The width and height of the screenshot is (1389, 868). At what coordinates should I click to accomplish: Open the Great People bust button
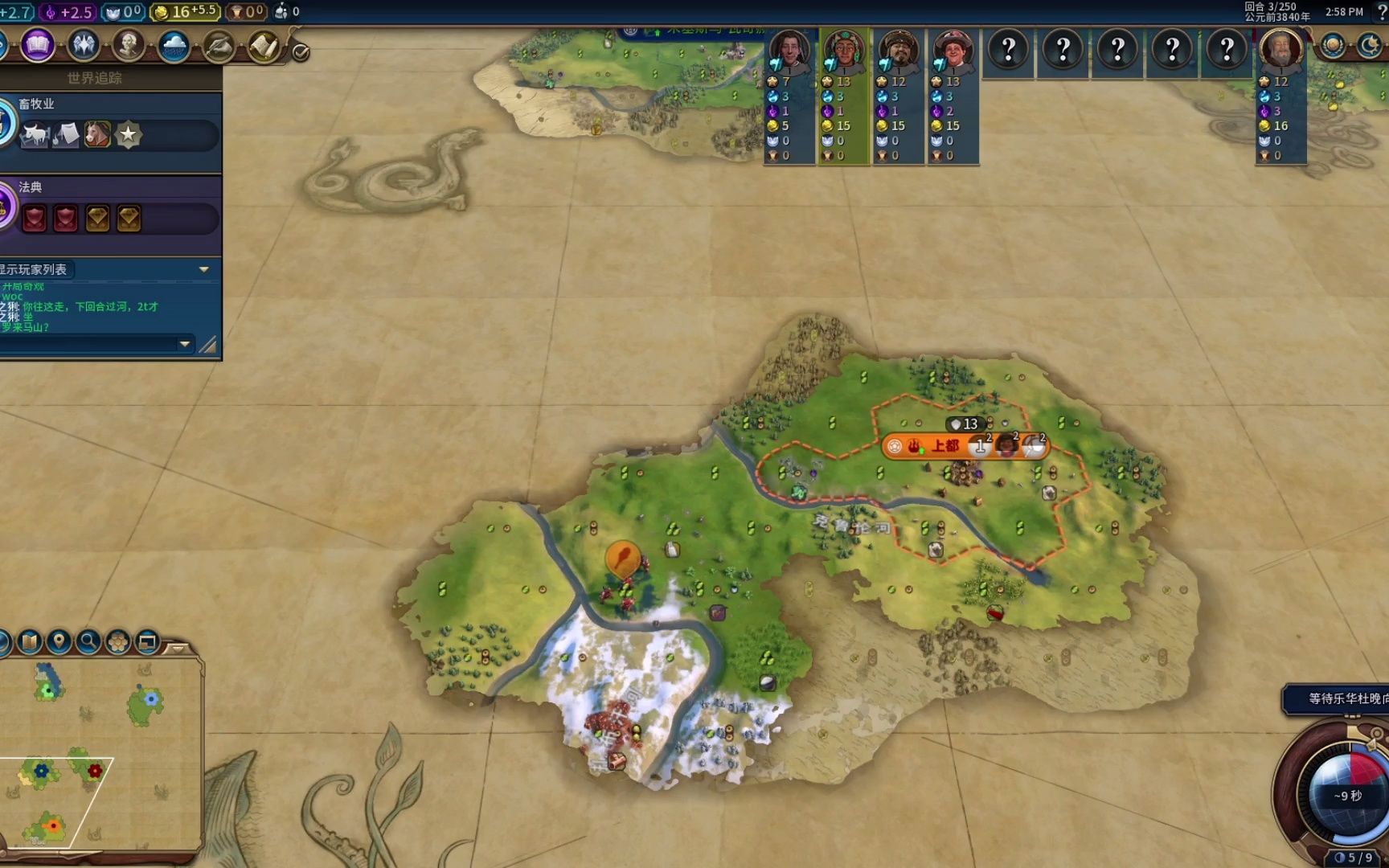(129, 46)
